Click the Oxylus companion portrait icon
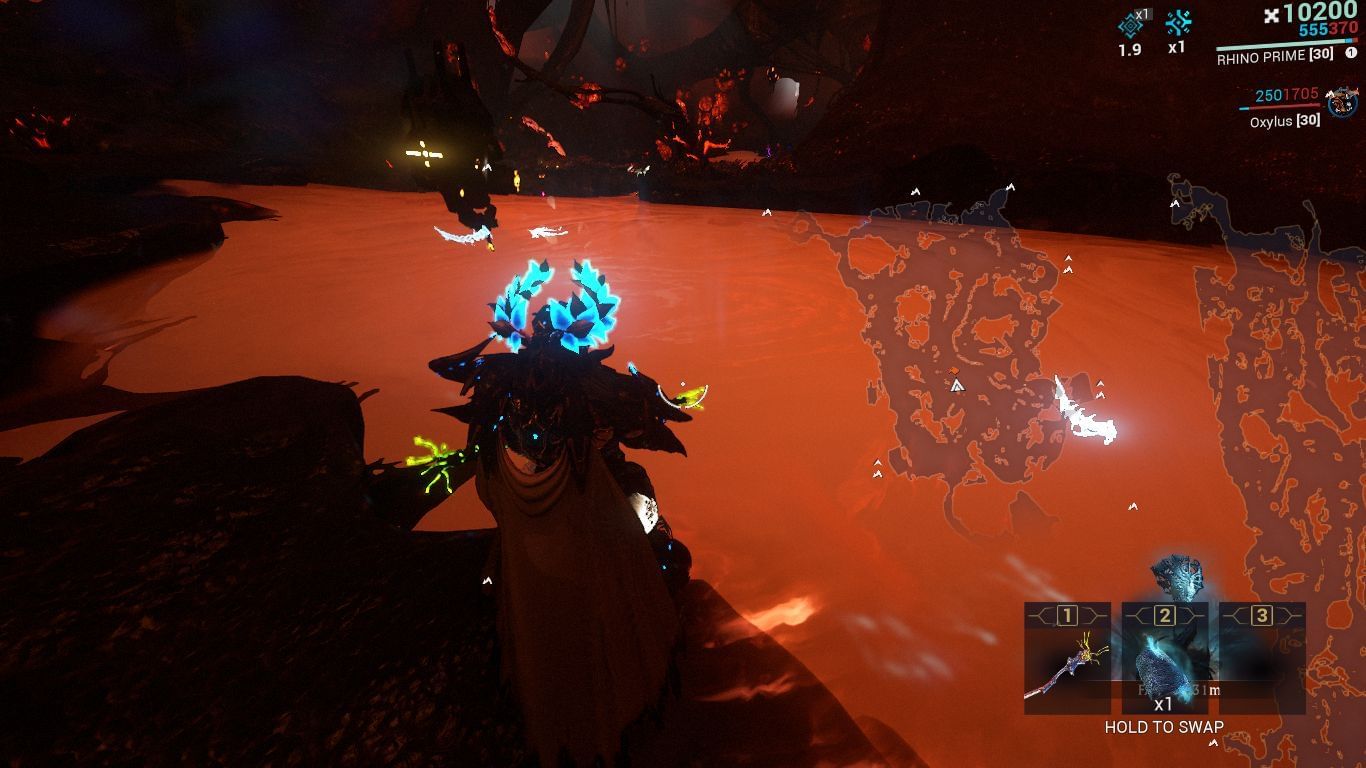This screenshot has width=1366, height=768. tap(1340, 103)
